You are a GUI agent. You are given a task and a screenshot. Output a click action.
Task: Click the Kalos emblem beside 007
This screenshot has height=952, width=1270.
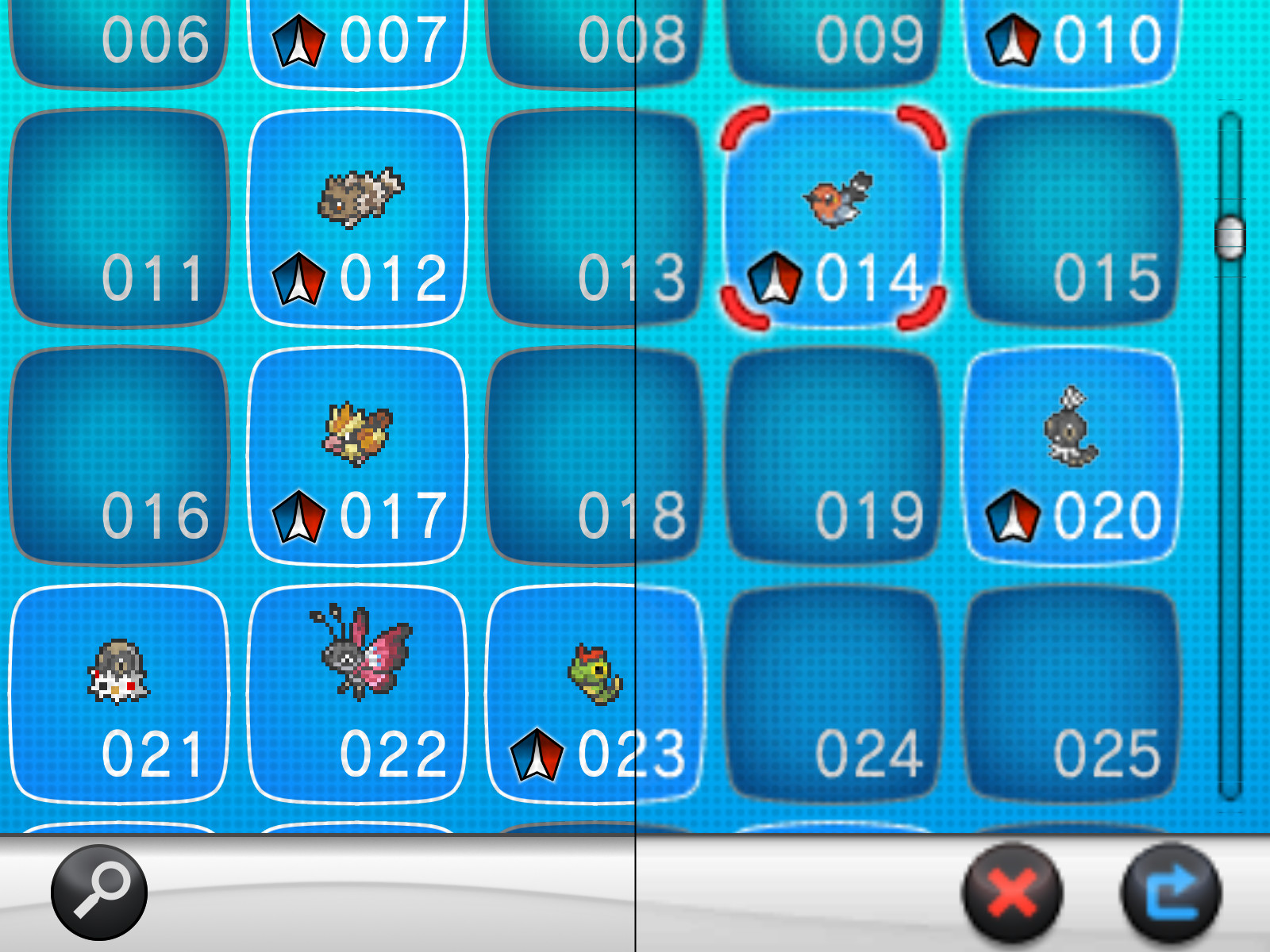(x=298, y=38)
